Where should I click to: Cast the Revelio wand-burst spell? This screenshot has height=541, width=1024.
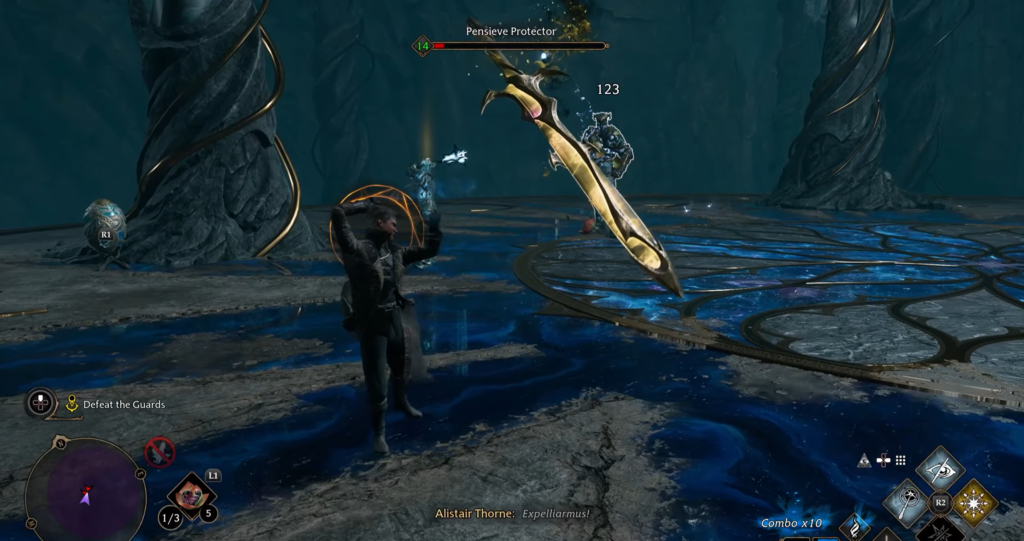pyautogui.click(x=907, y=502)
